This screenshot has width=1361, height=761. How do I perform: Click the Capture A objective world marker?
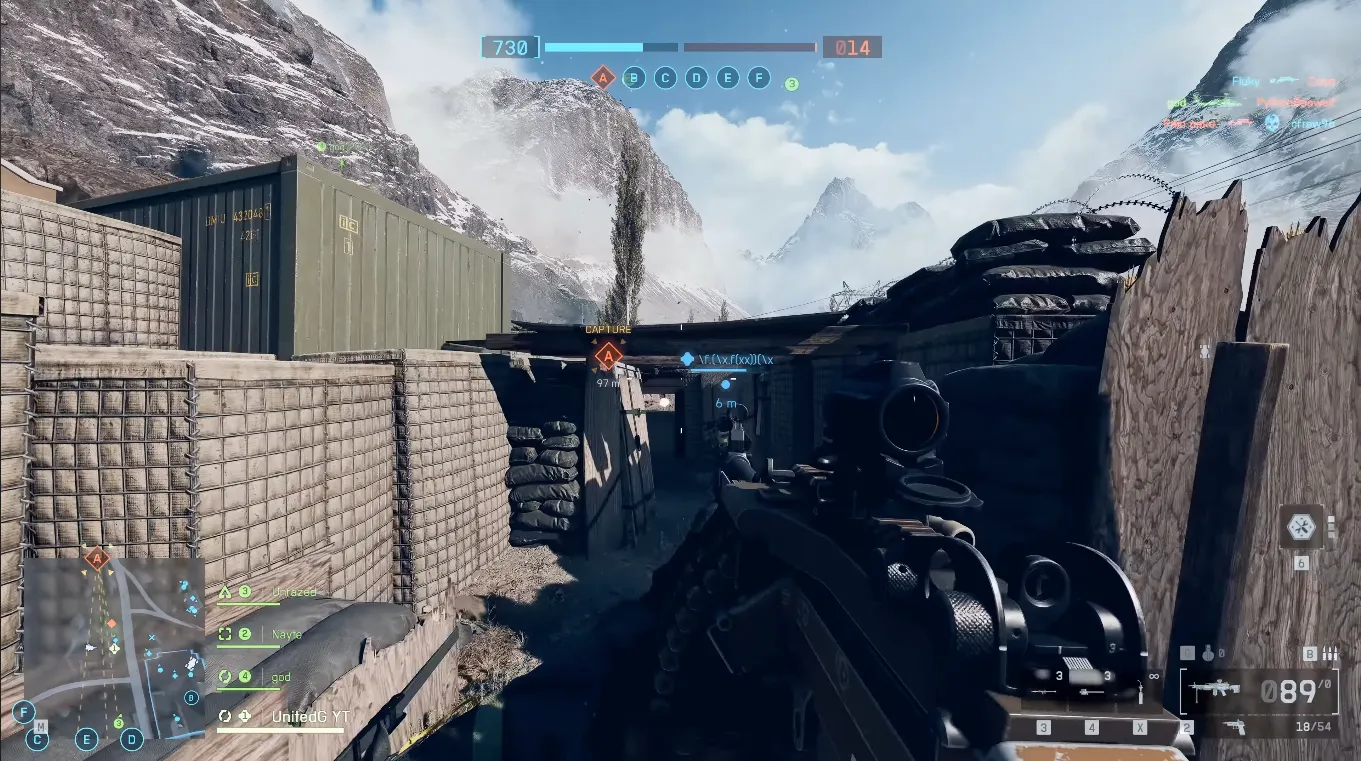point(607,354)
